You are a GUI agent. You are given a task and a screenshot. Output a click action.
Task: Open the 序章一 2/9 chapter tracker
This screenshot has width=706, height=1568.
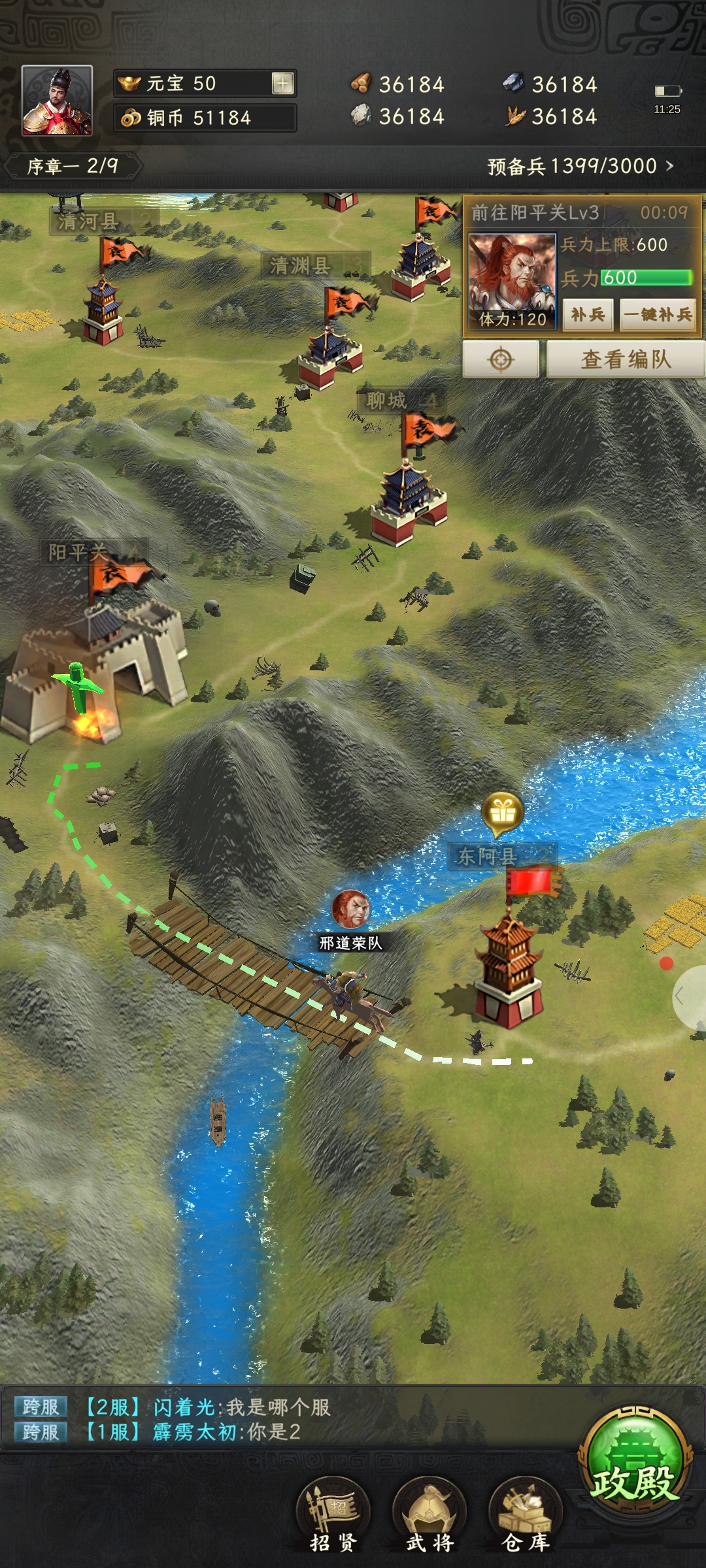(x=73, y=166)
